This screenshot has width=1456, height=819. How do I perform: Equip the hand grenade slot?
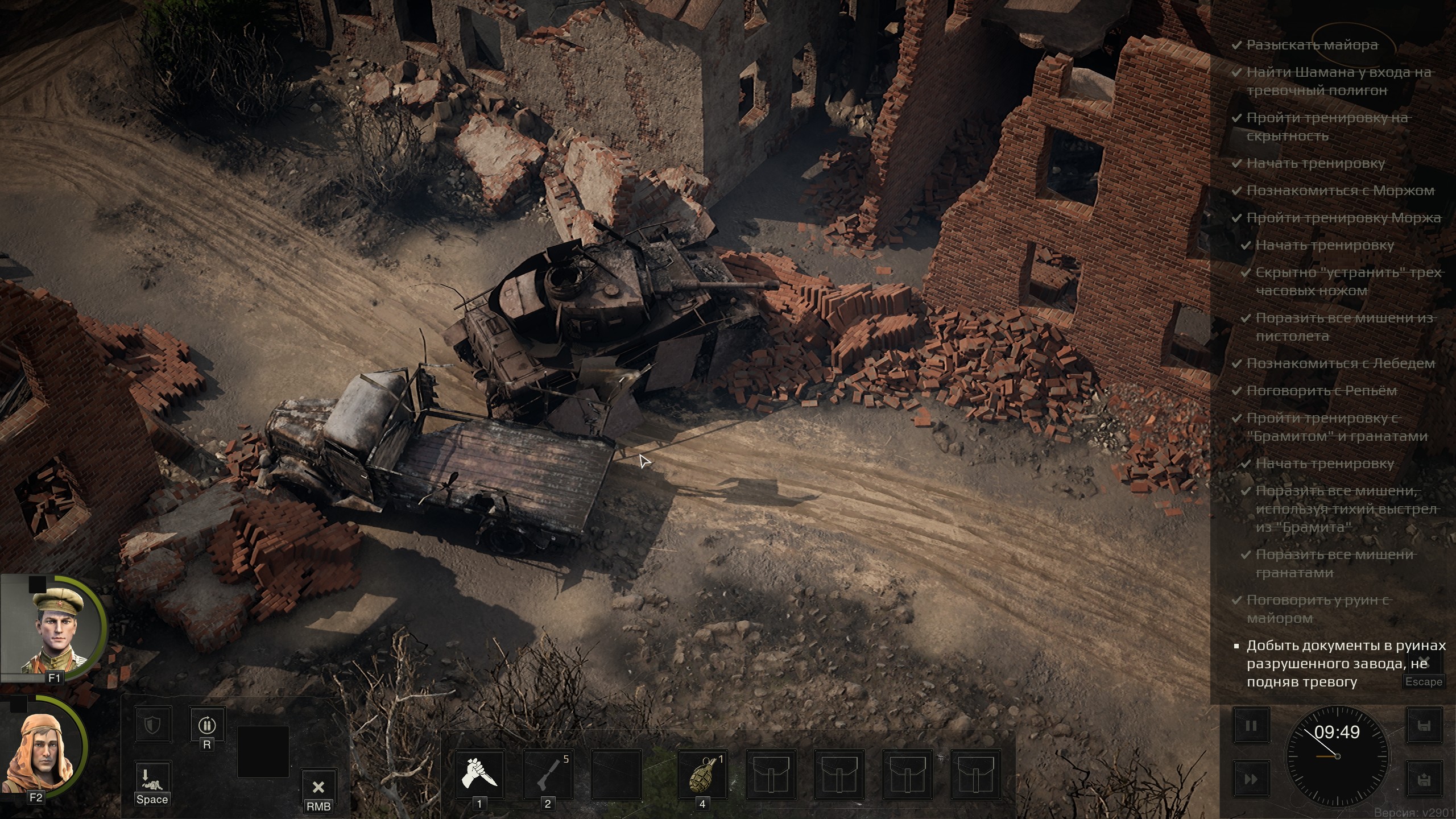coord(702,775)
